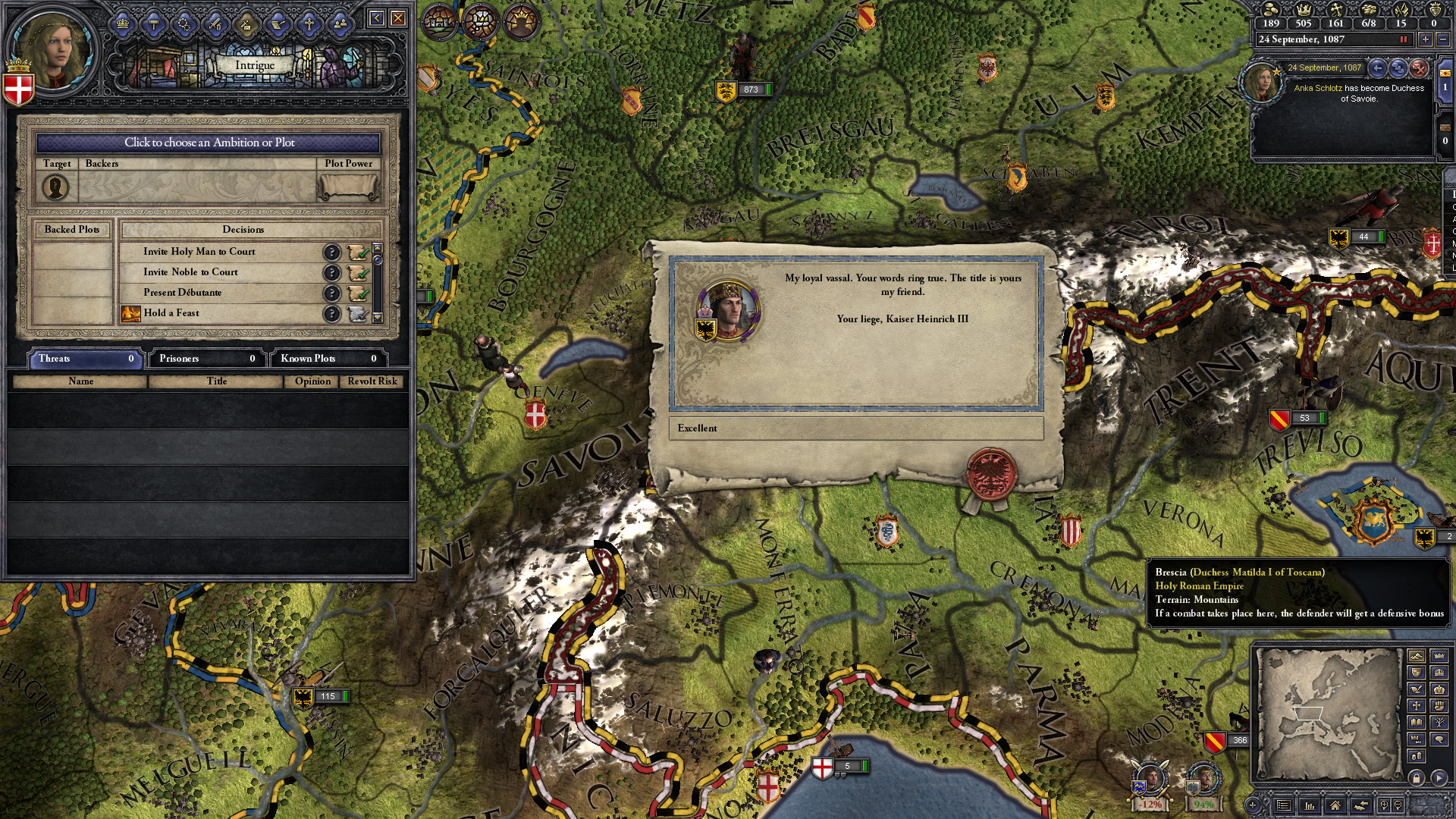Decrease game speed with the minus button

(1442, 39)
